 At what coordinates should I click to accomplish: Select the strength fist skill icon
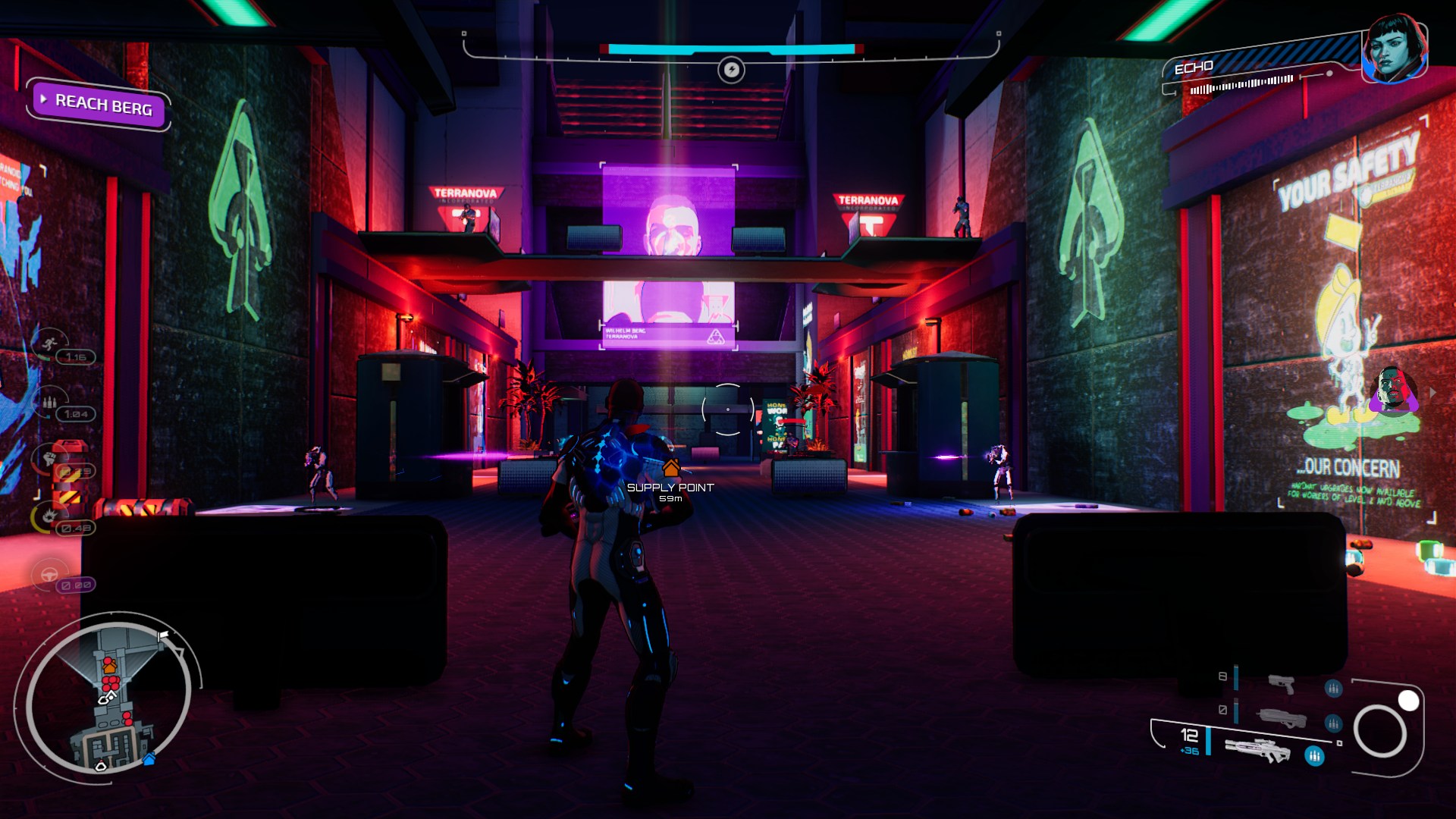point(49,458)
